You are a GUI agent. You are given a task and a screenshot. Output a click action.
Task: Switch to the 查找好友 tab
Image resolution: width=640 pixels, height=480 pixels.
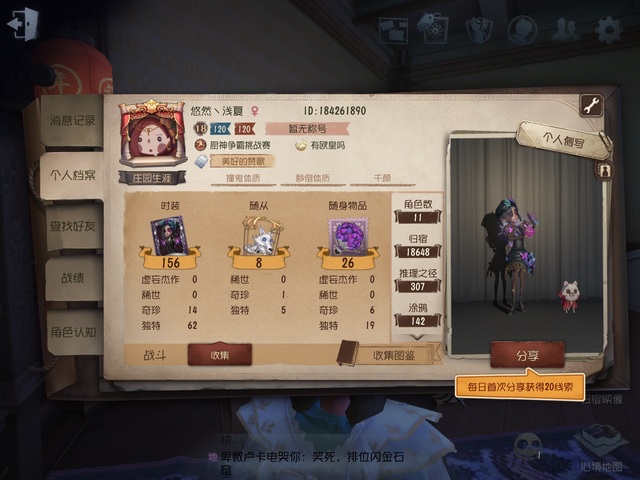[73, 227]
